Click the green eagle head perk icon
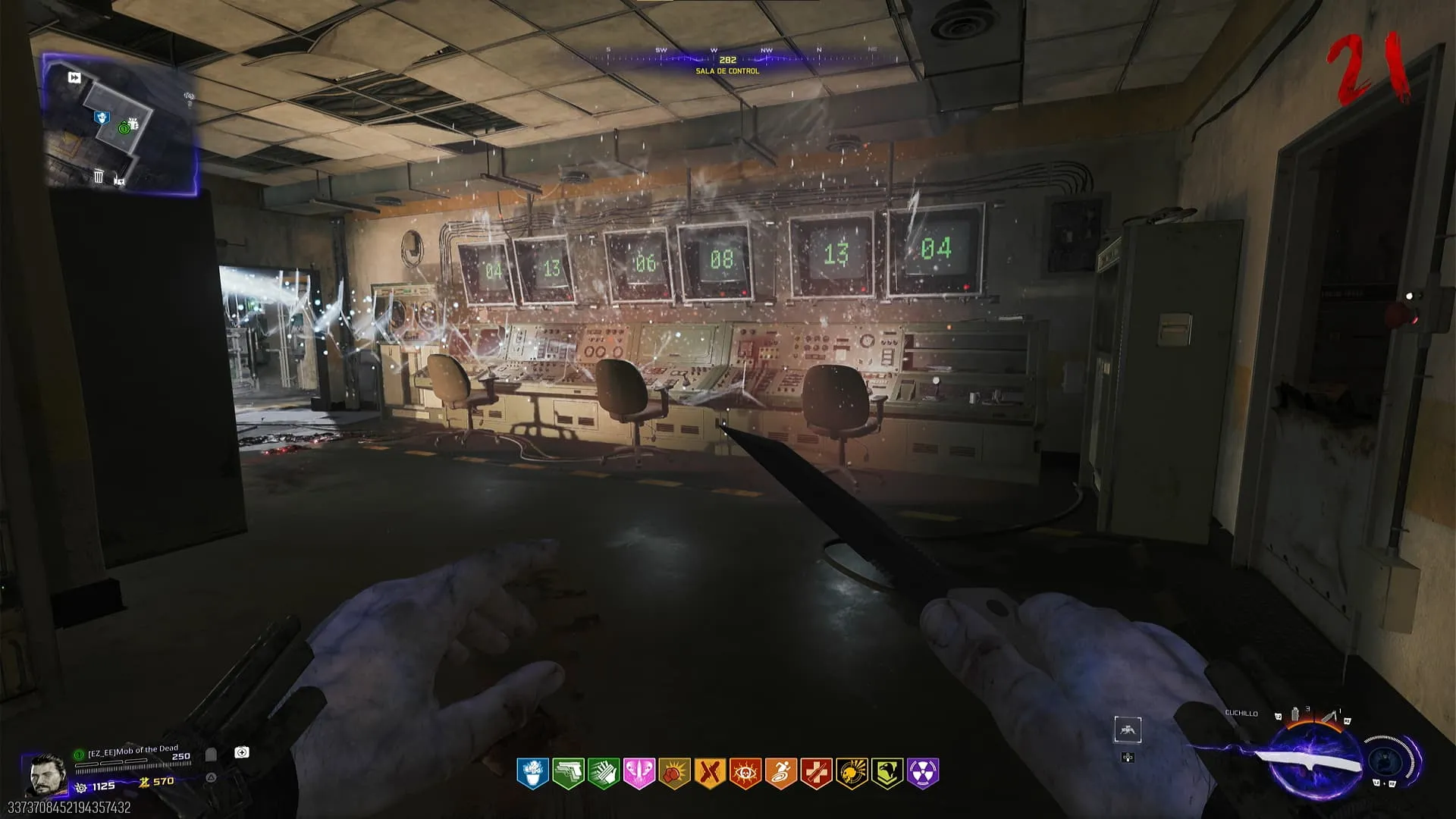The width and height of the screenshot is (1456, 819). [x=886, y=773]
